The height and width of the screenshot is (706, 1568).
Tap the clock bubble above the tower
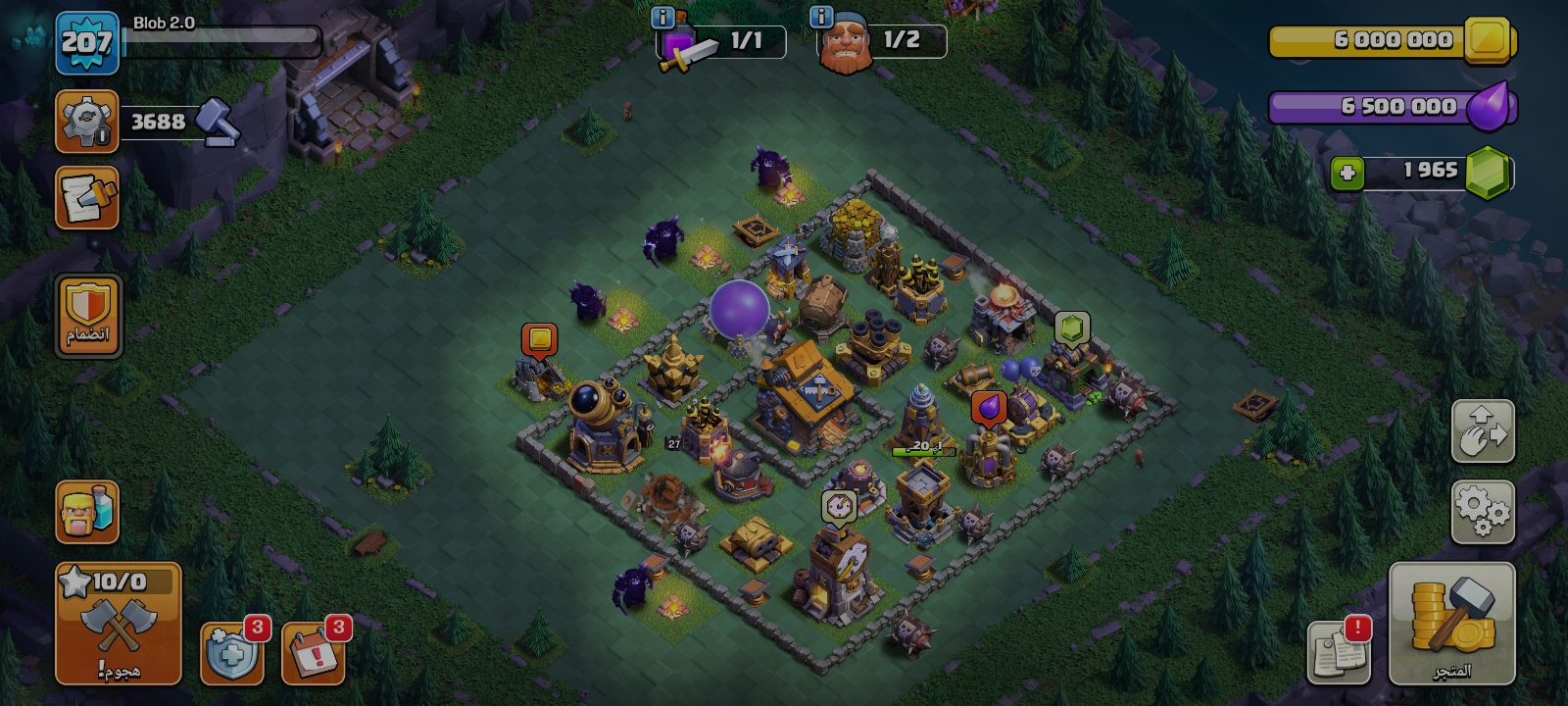839,506
